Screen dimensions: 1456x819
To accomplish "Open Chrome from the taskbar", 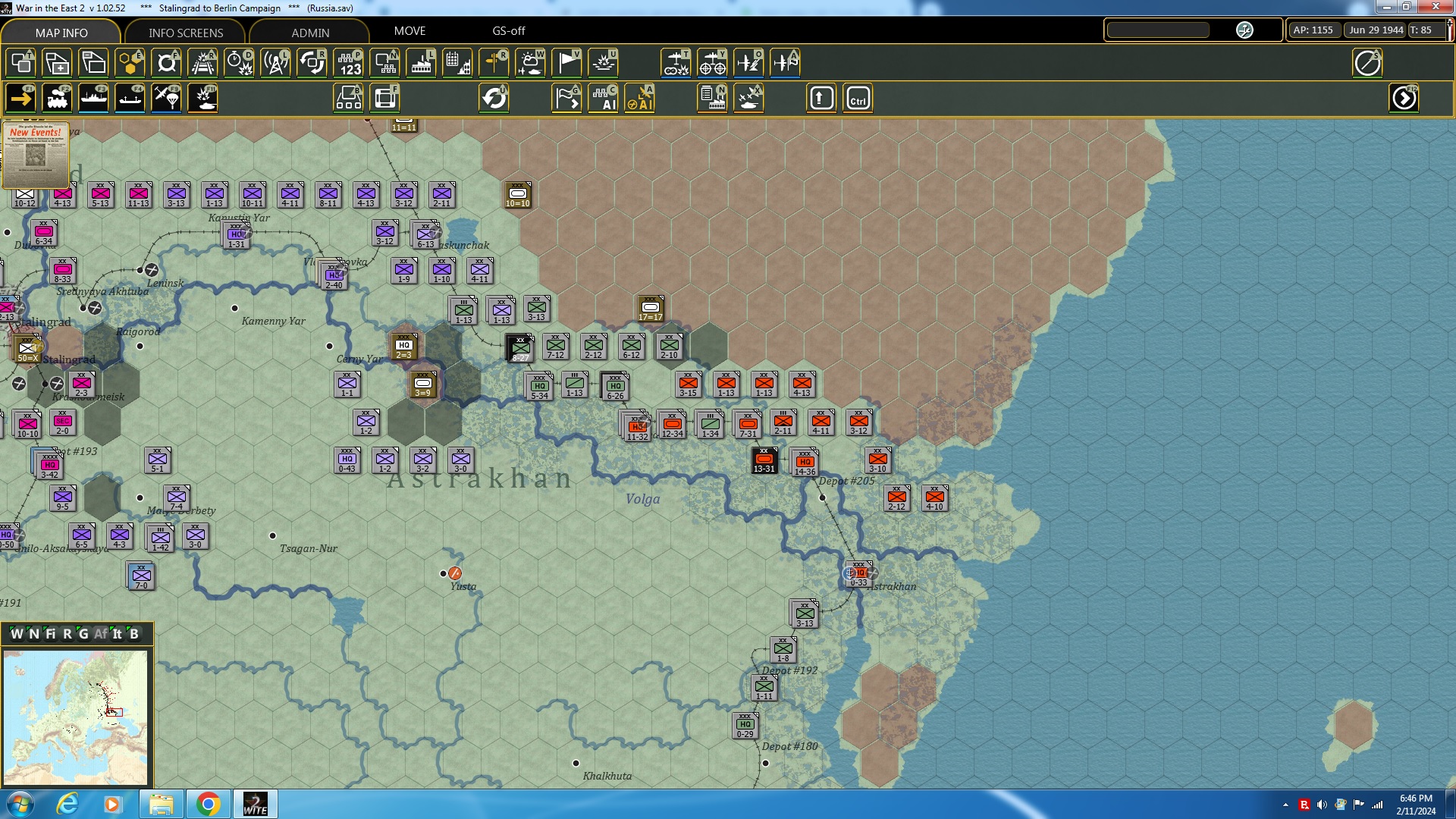I will point(209,803).
